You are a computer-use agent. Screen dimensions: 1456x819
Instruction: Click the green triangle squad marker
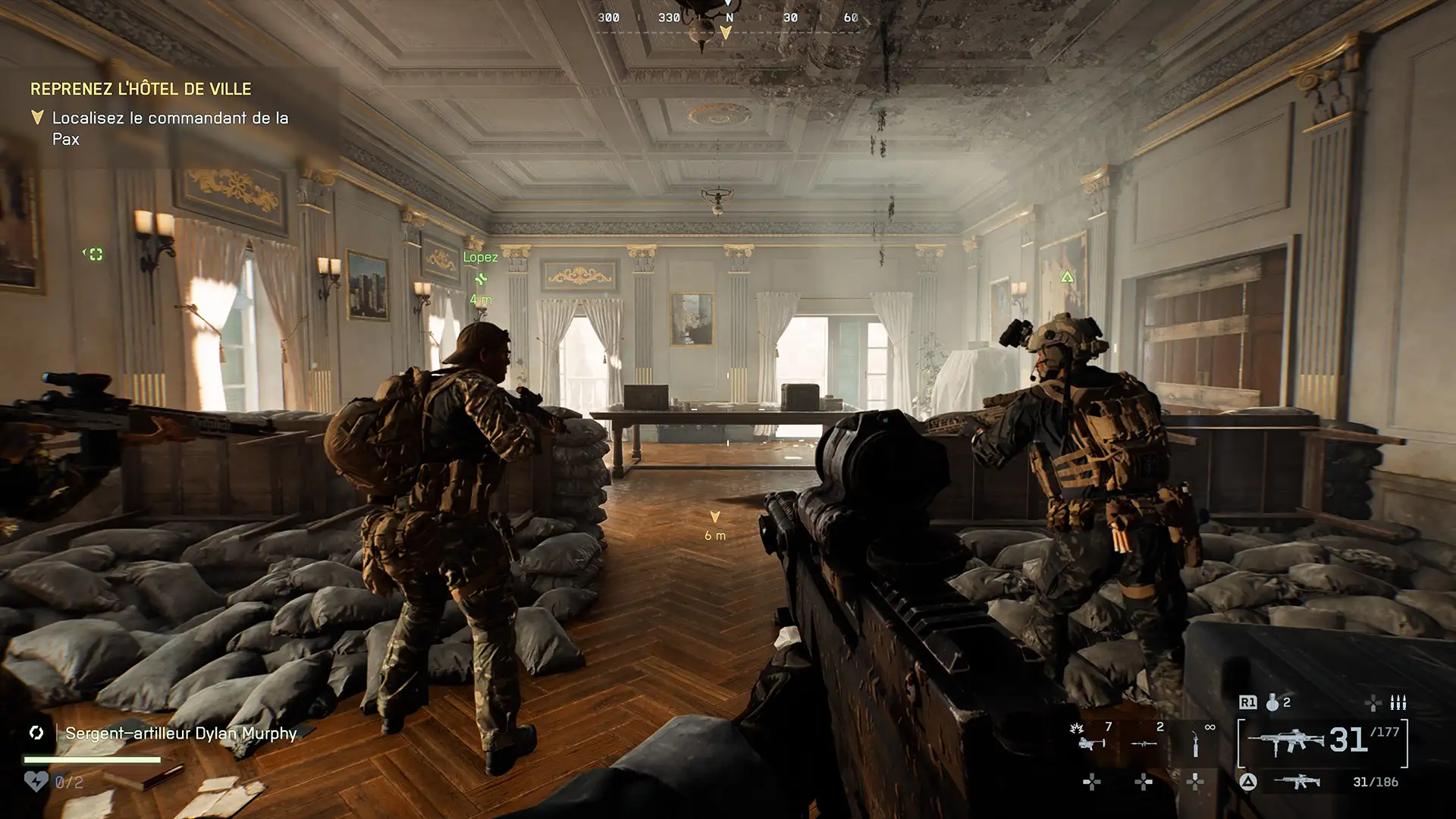click(1067, 277)
